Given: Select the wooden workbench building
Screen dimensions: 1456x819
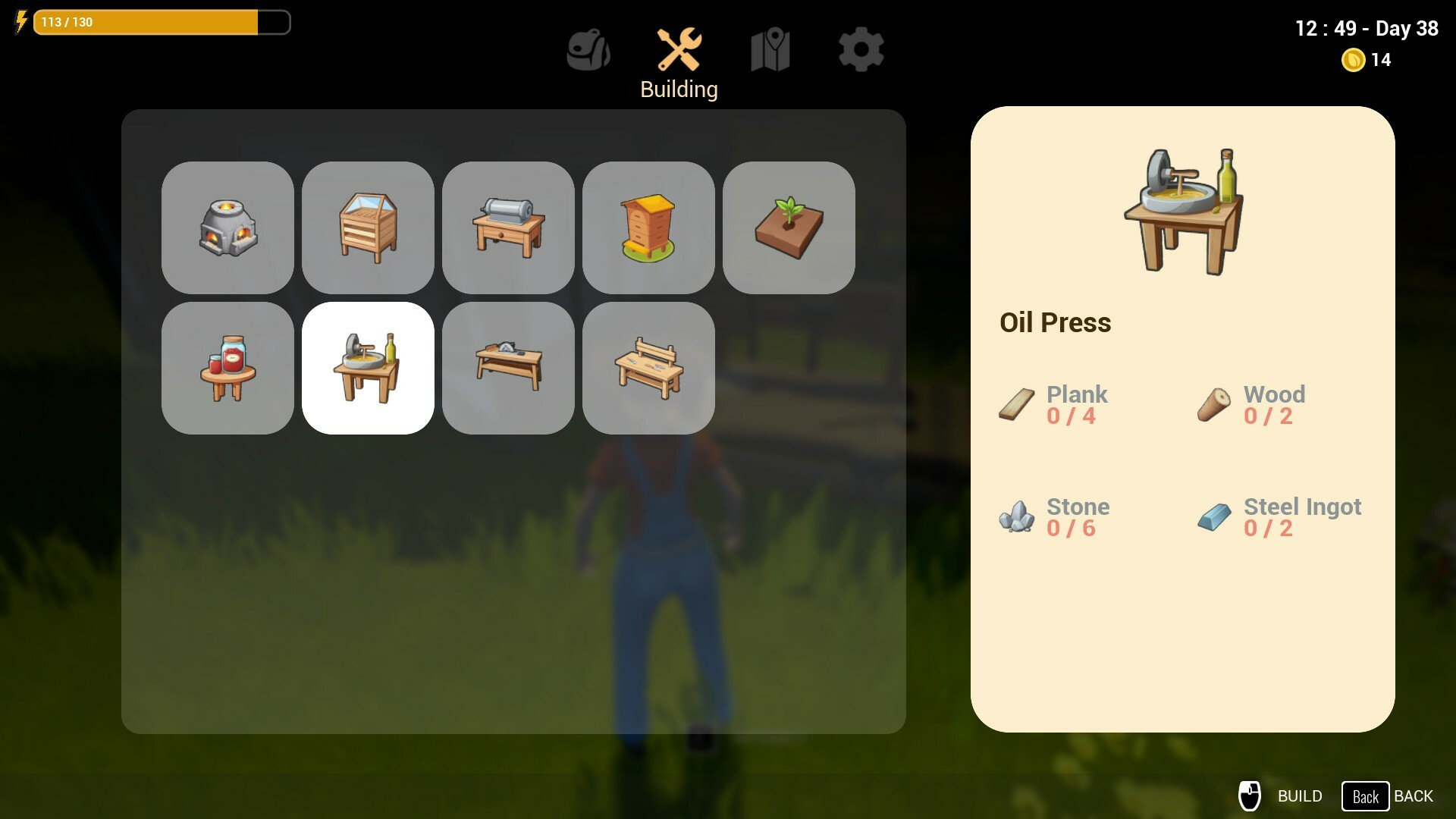Looking at the screenshot, I should [x=648, y=368].
